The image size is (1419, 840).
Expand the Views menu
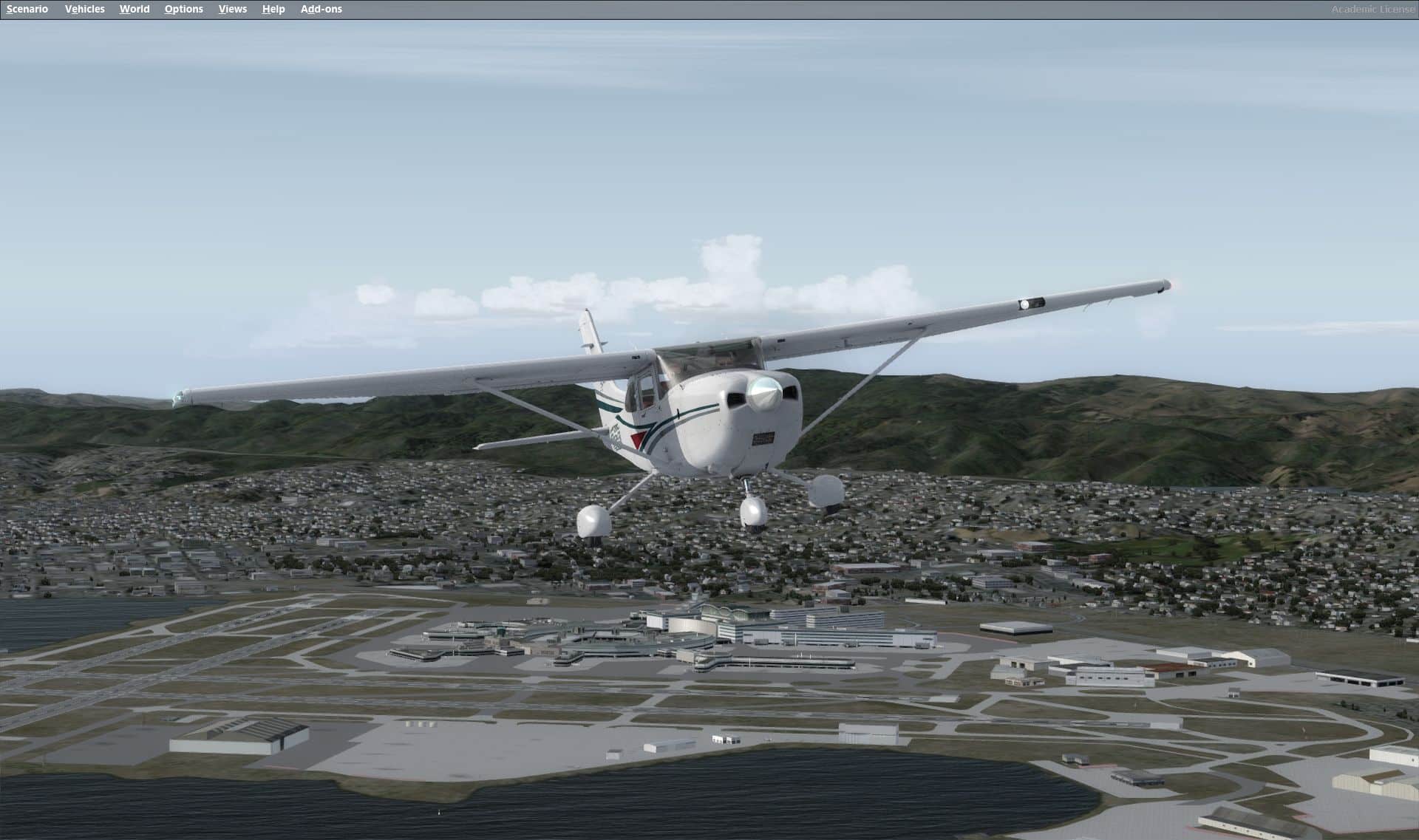point(232,9)
